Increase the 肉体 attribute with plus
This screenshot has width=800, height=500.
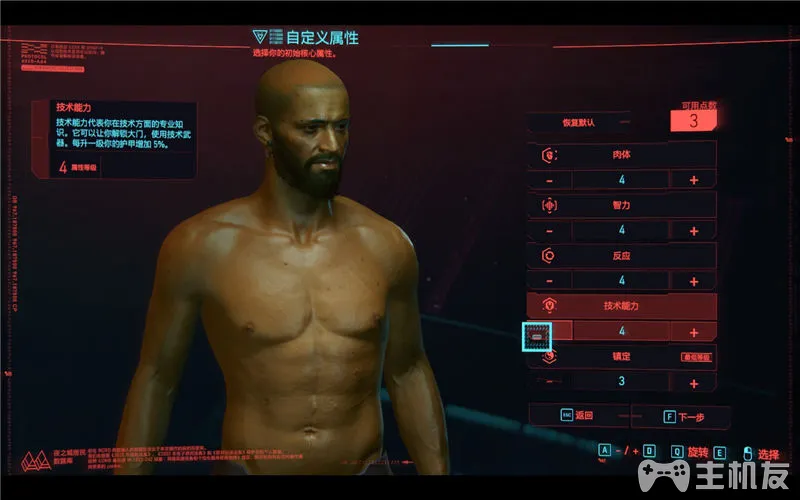click(693, 180)
